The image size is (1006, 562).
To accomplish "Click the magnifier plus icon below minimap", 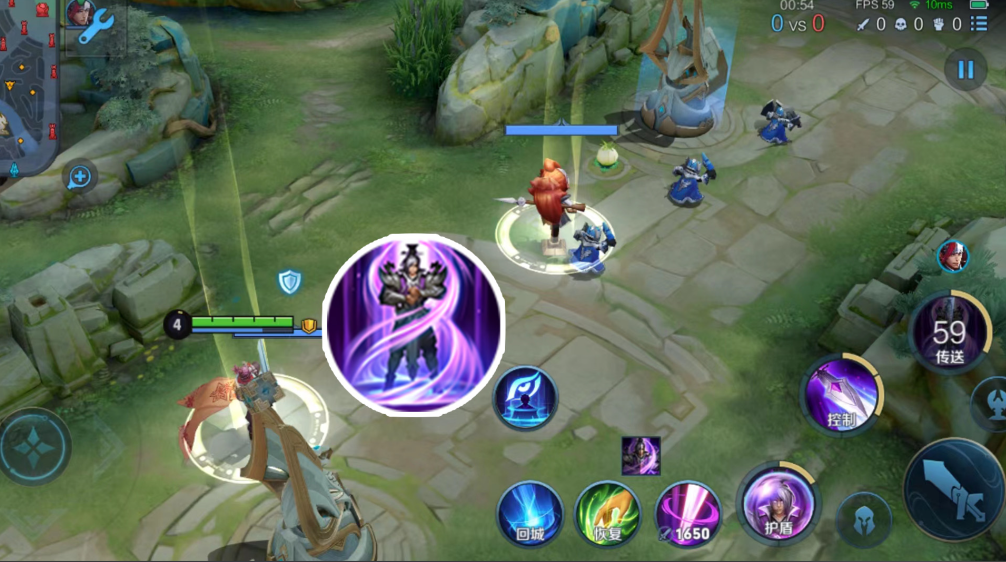I will click(x=79, y=178).
